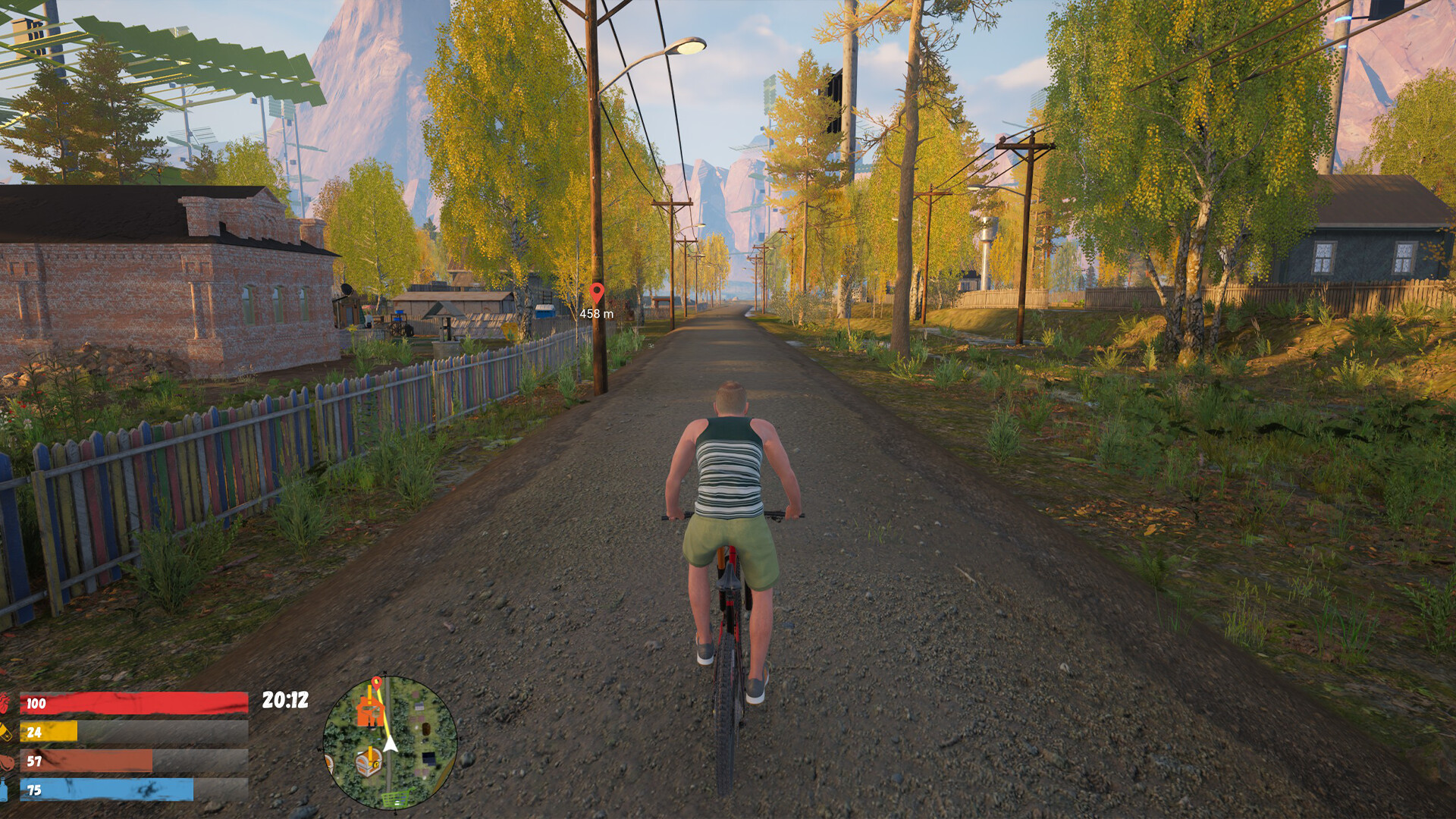Click the orange house marker on the minimap
1456x819 pixels.
369,713
